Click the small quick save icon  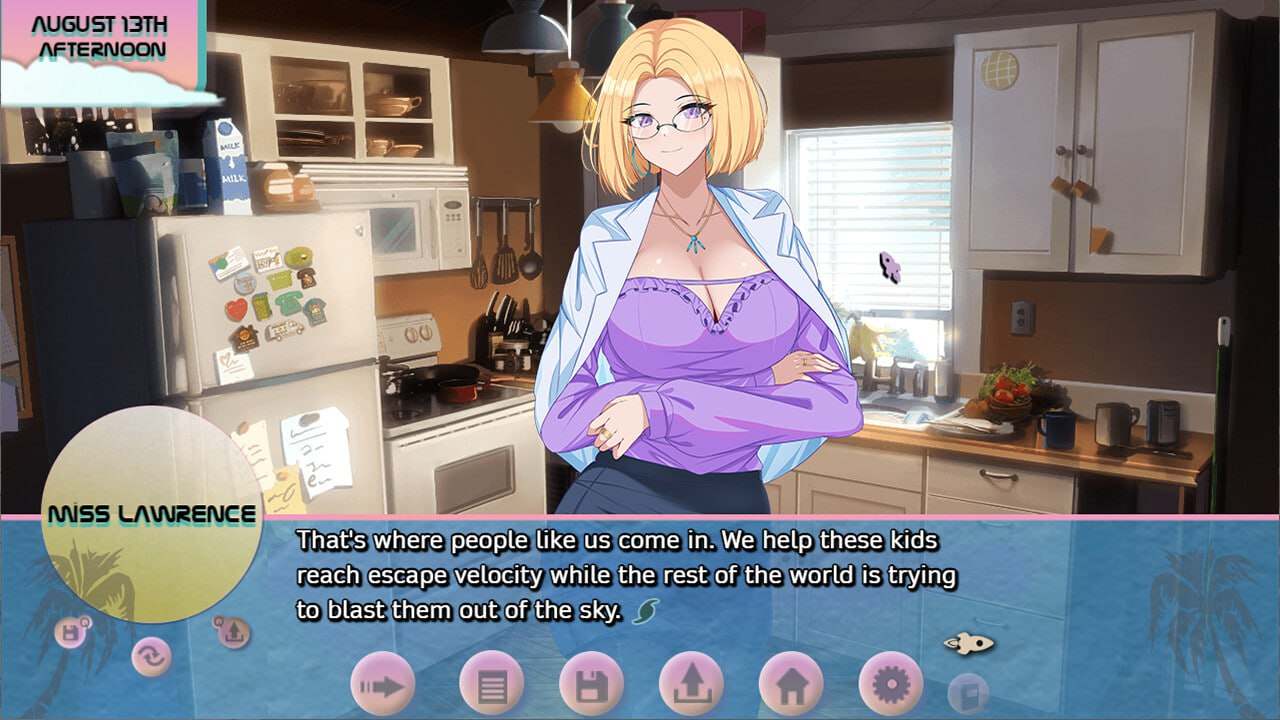[71, 632]
